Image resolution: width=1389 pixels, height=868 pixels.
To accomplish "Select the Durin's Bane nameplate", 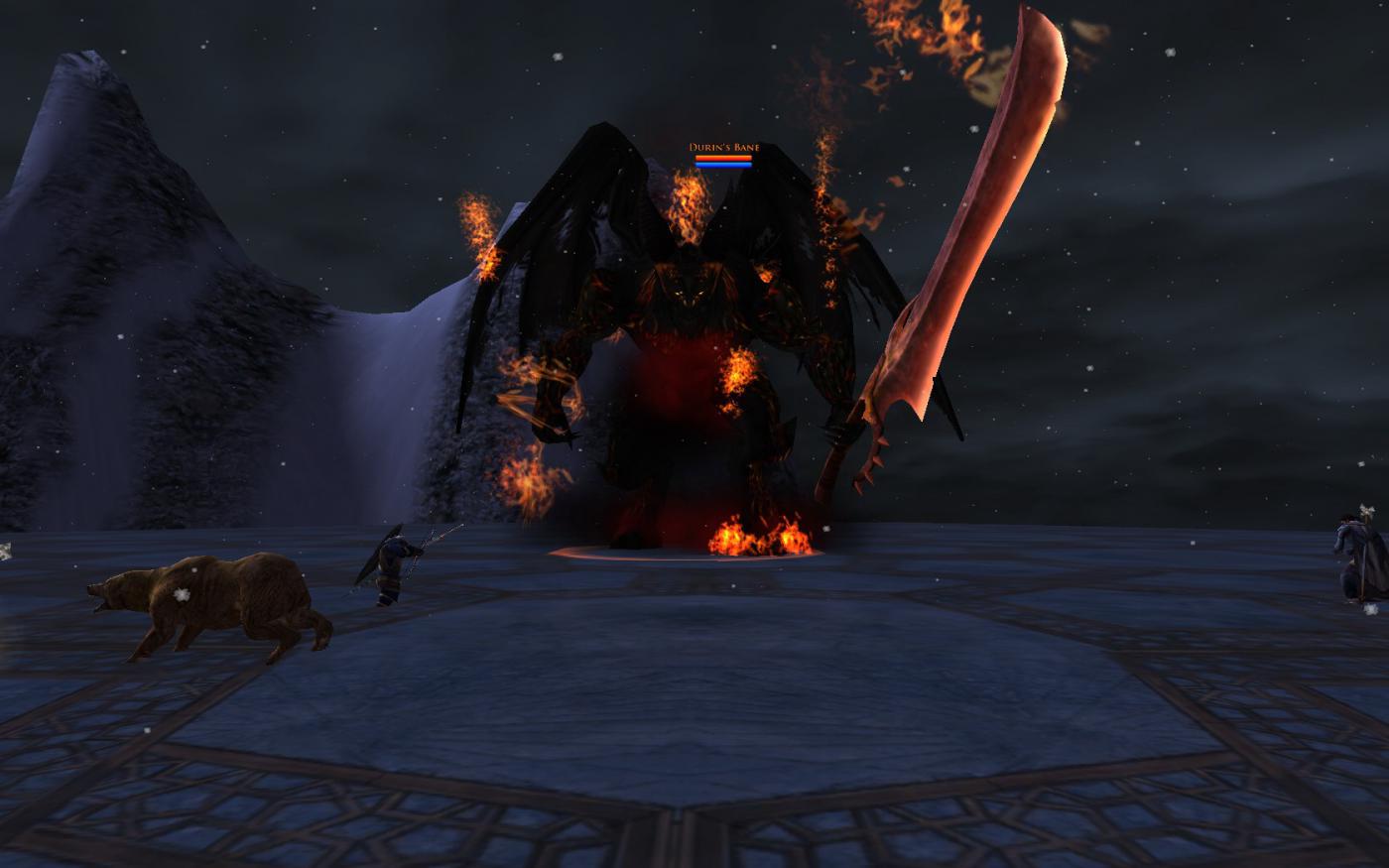I will pos(723,148).
